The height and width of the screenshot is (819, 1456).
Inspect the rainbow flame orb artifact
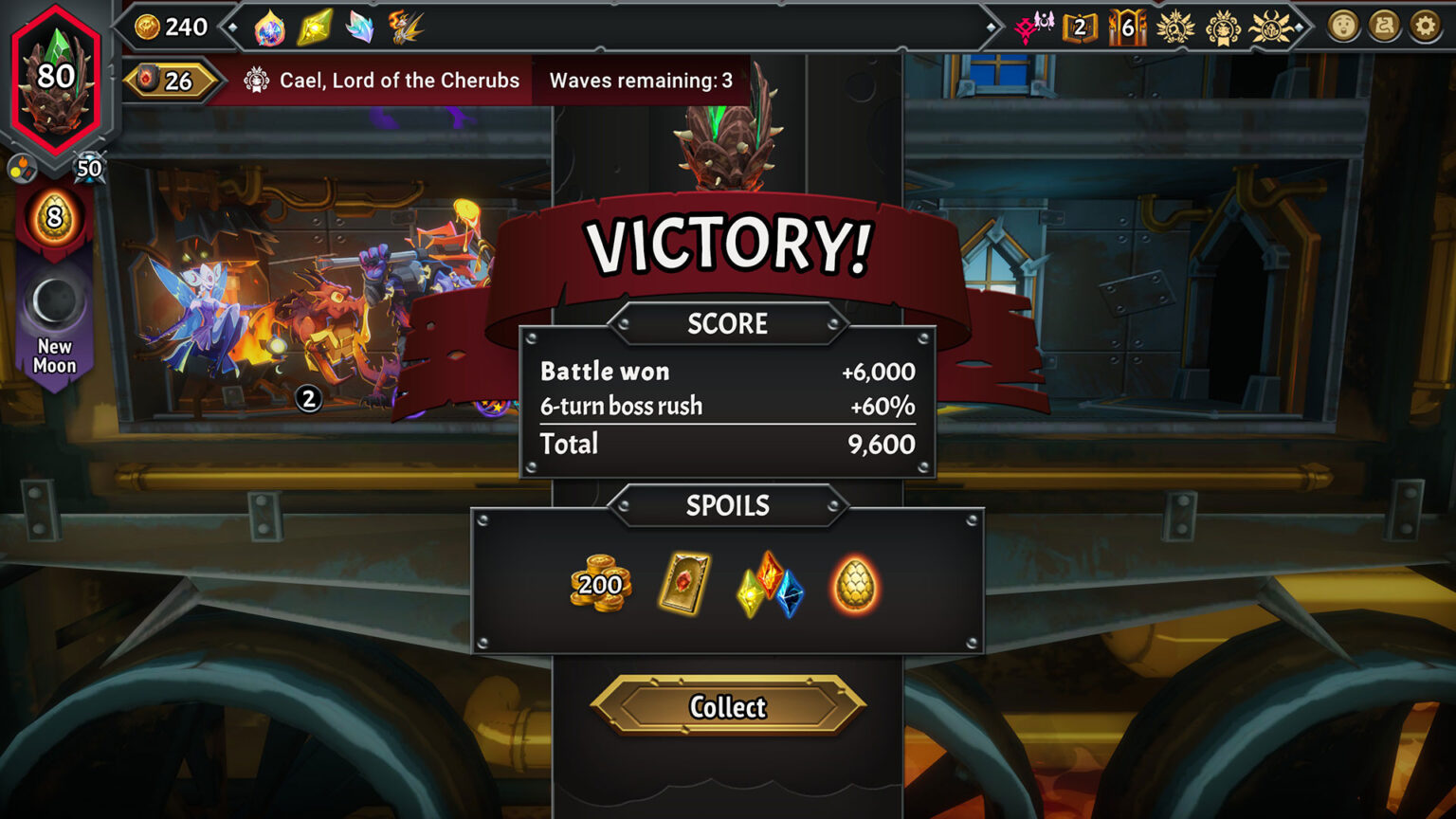[270, 27]
